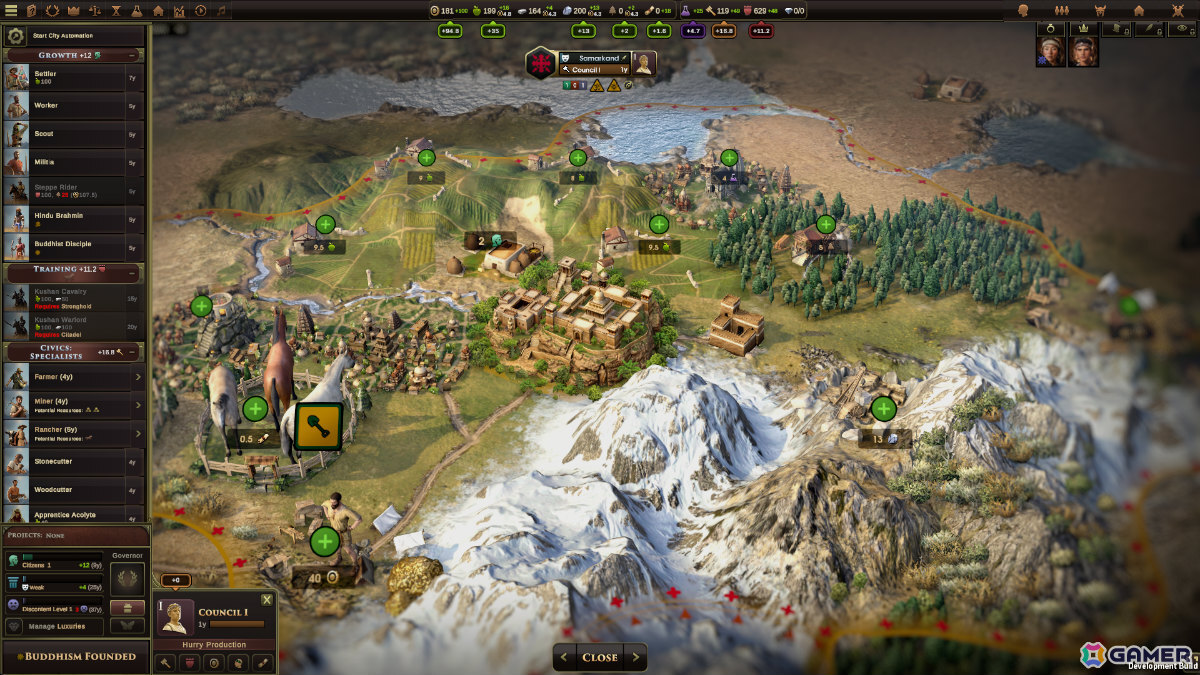Assign a governor via the laurel slot
The width and height of the screenshot is (1200, 675).
pos(127,578)
